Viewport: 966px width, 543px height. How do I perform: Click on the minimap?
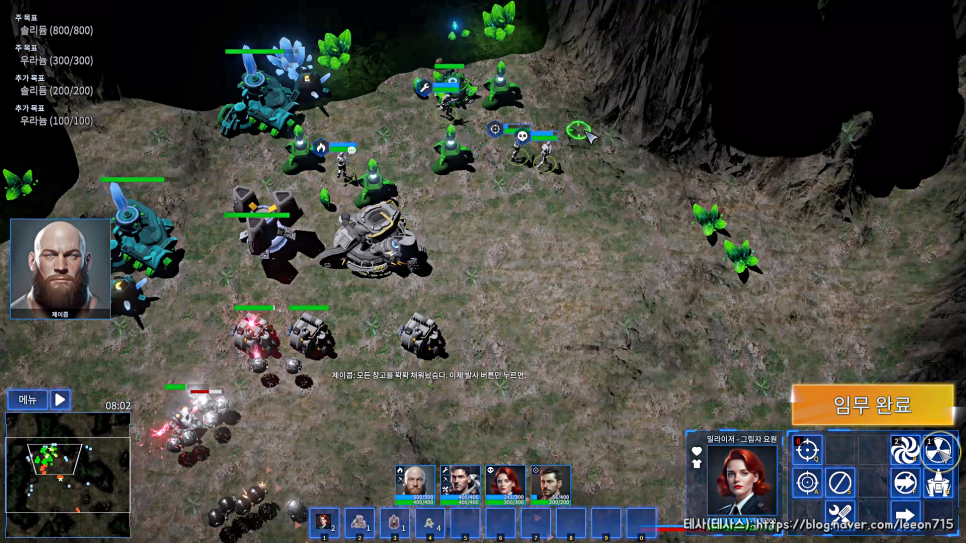[x=67, y=475]
